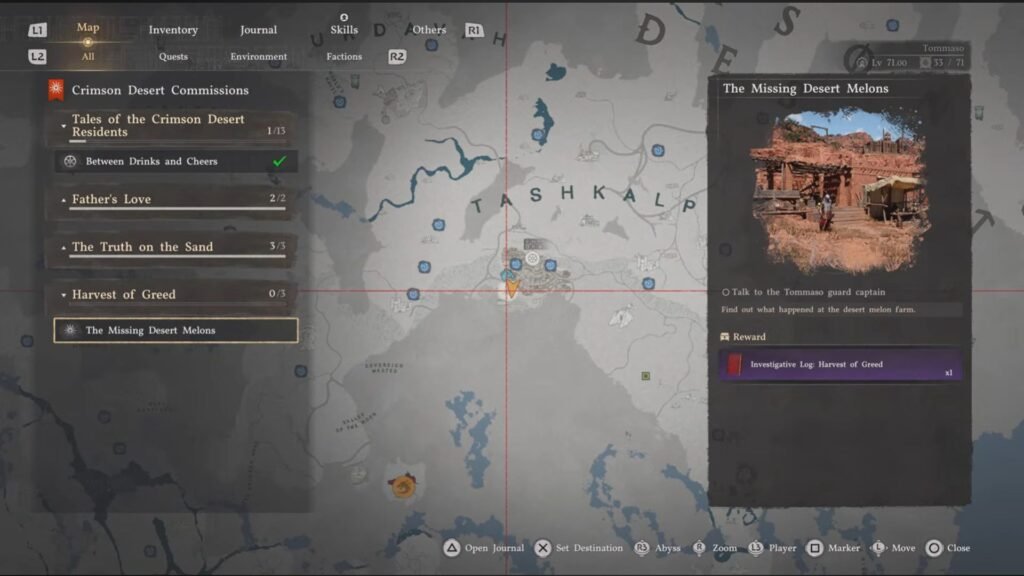This screenshot has width=1024, height=576.
Task: View The Missing Desert Melons quest image
Action: click(x=838, y=191)
